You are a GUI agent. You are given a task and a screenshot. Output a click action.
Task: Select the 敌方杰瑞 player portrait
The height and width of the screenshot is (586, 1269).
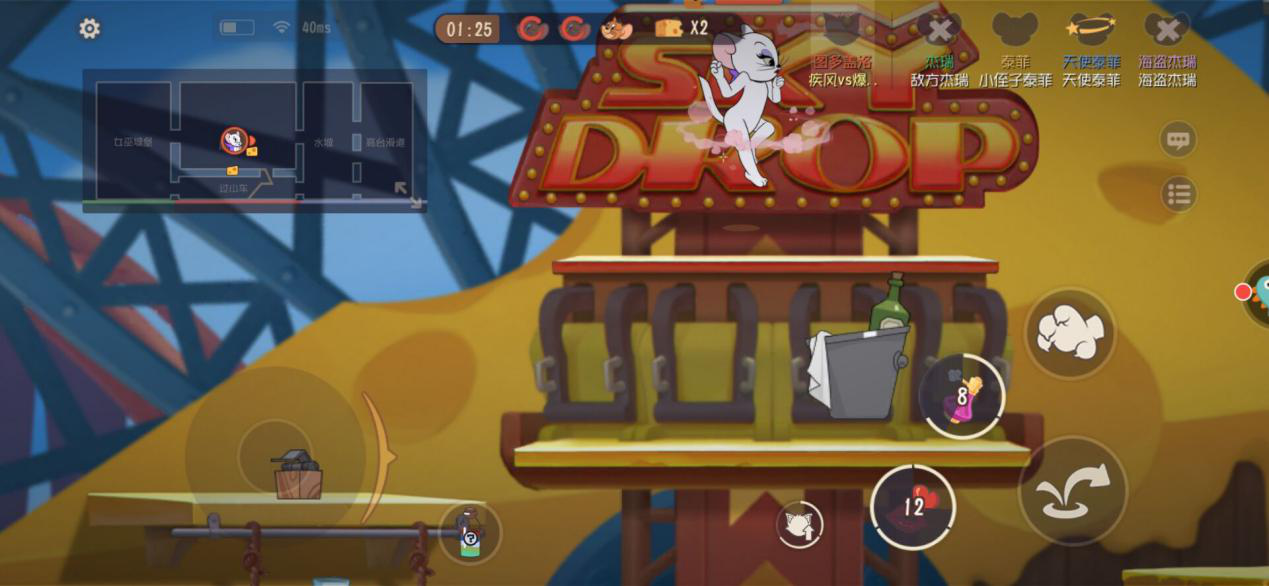pyautogui.click(x=939, y=30)
